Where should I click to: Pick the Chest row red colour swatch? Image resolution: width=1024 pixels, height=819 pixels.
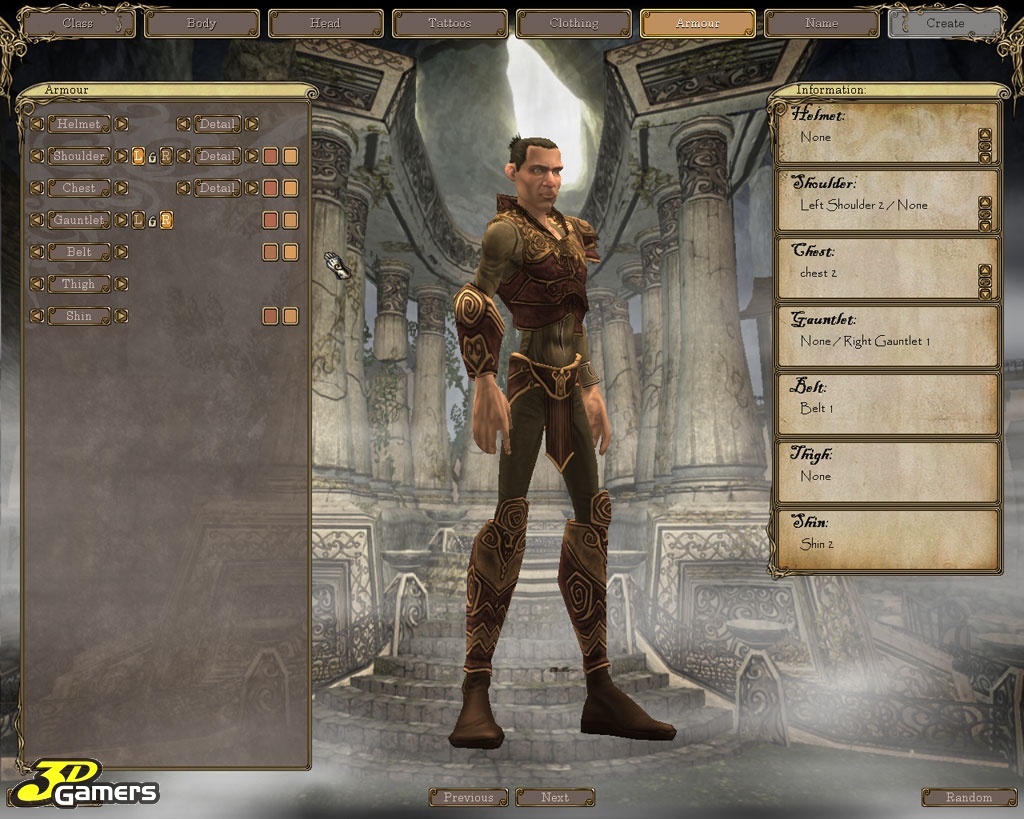tap(270, 188)
